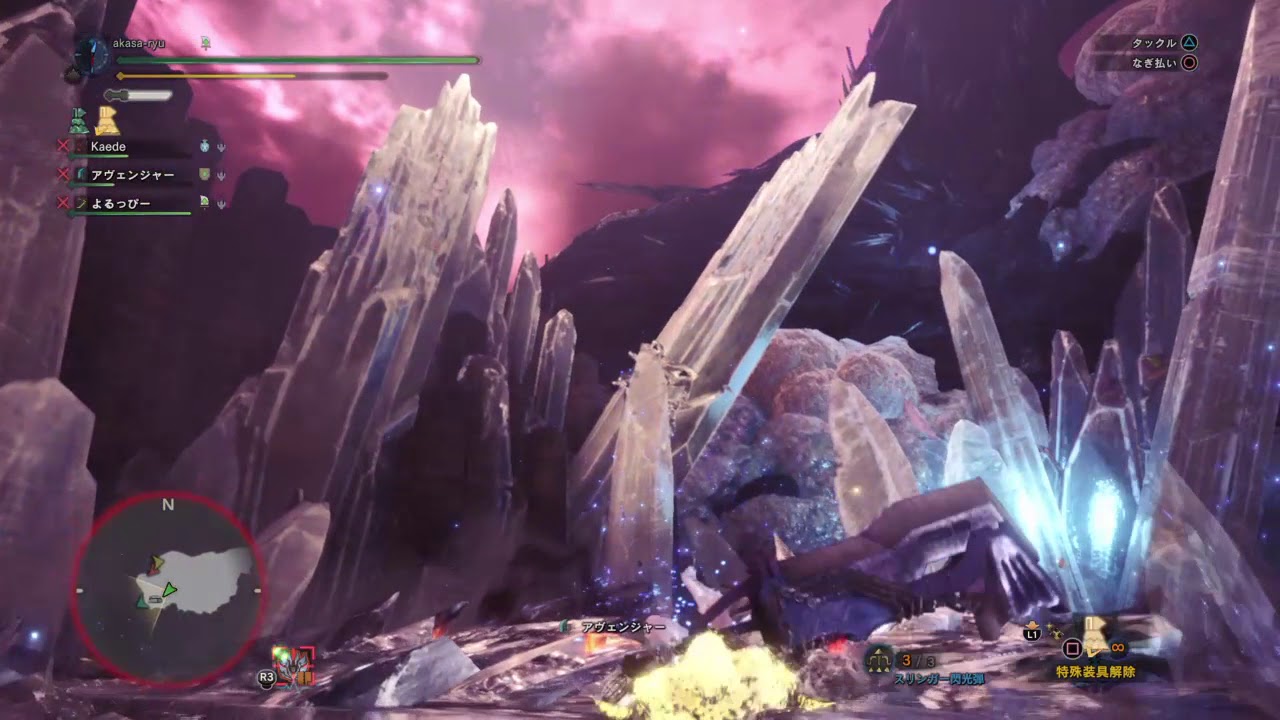Screen dimensions: 1280x720
Task: Click the weapon sharpness gauge
Action: point(140,95)
